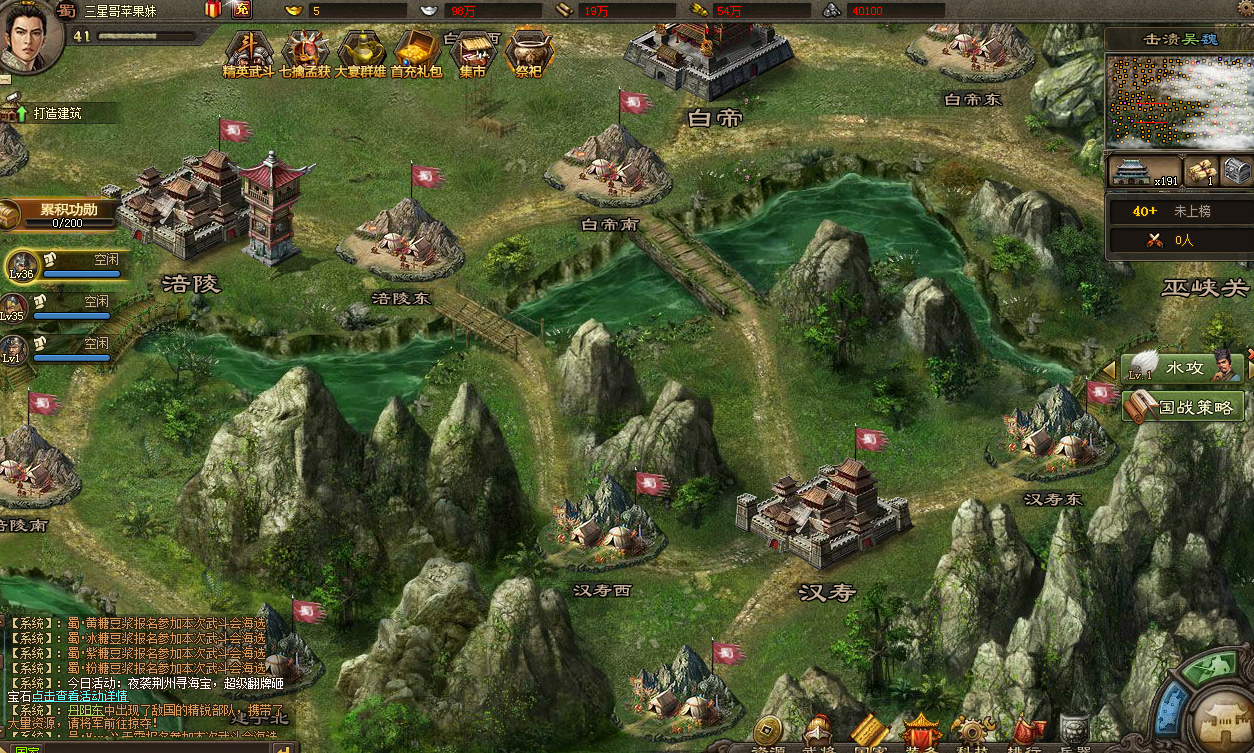Open the 国战策略 war strategy book
The image size is (1254, 753).
(x=1184, y=406)
